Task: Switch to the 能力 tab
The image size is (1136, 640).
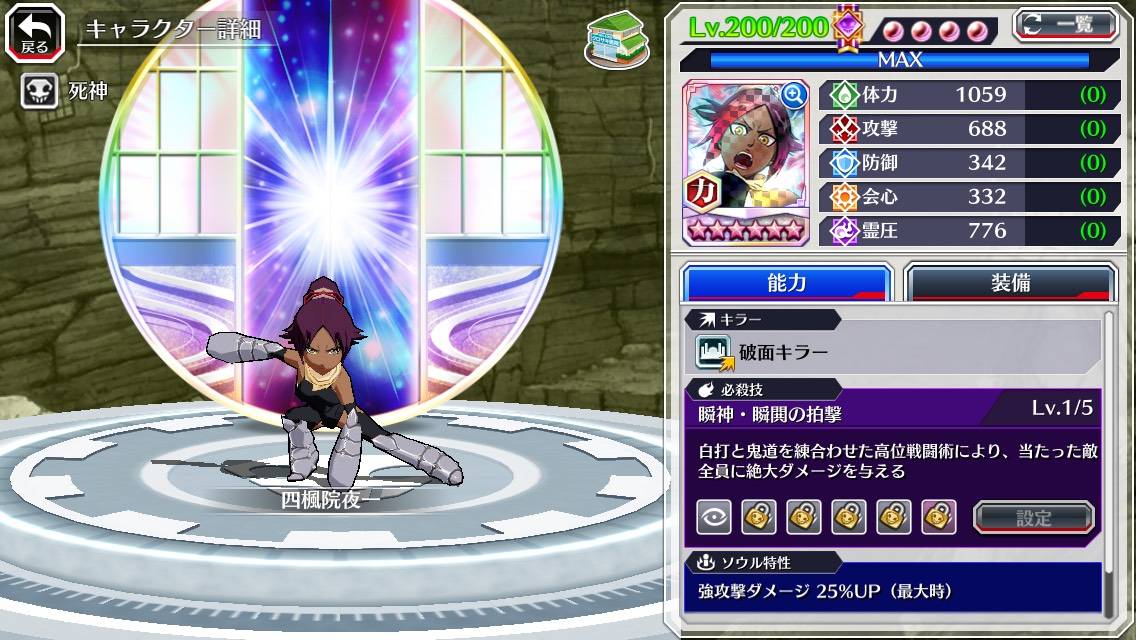Action: [x=786, y=283]
